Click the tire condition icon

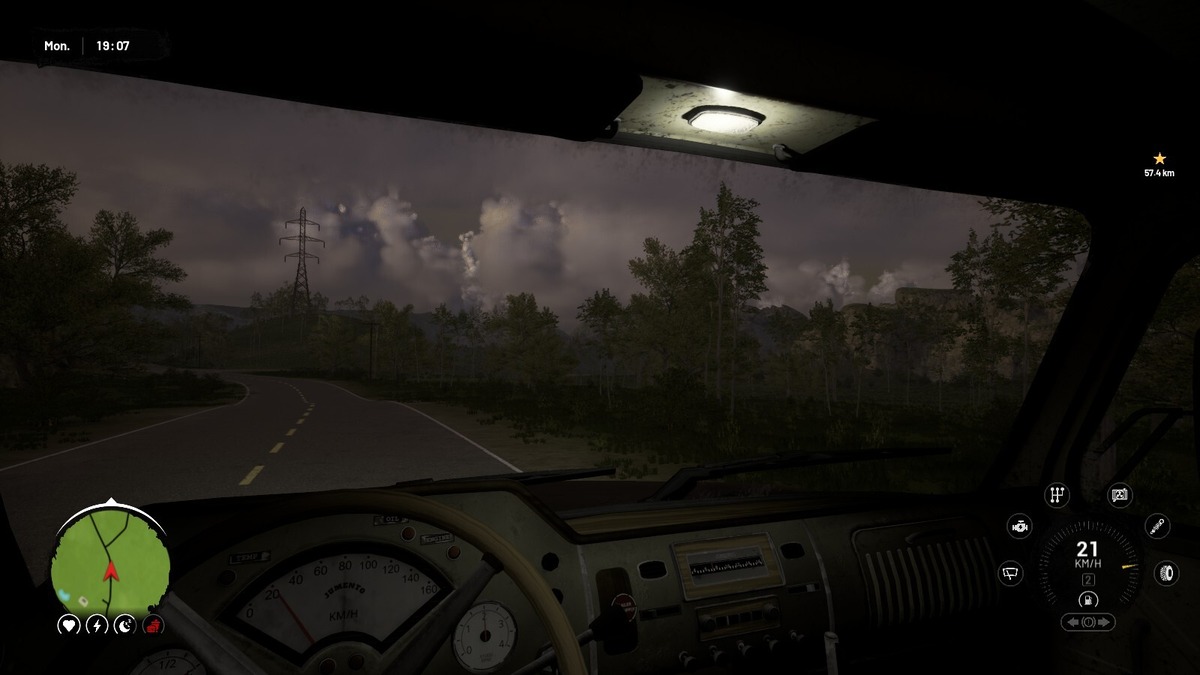(1166, 573)
